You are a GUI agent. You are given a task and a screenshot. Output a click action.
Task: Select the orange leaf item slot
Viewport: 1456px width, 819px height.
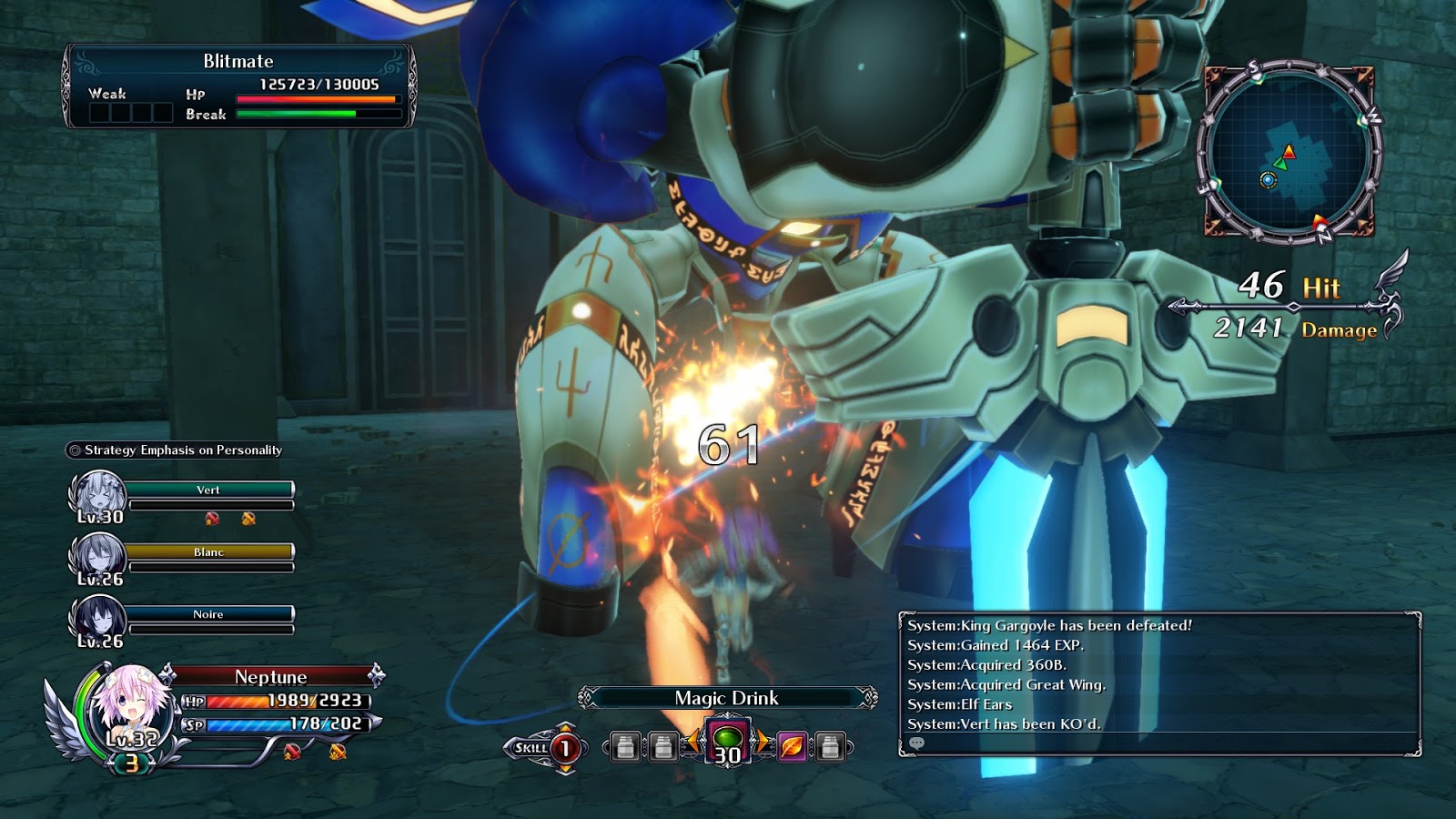[792, 747]
